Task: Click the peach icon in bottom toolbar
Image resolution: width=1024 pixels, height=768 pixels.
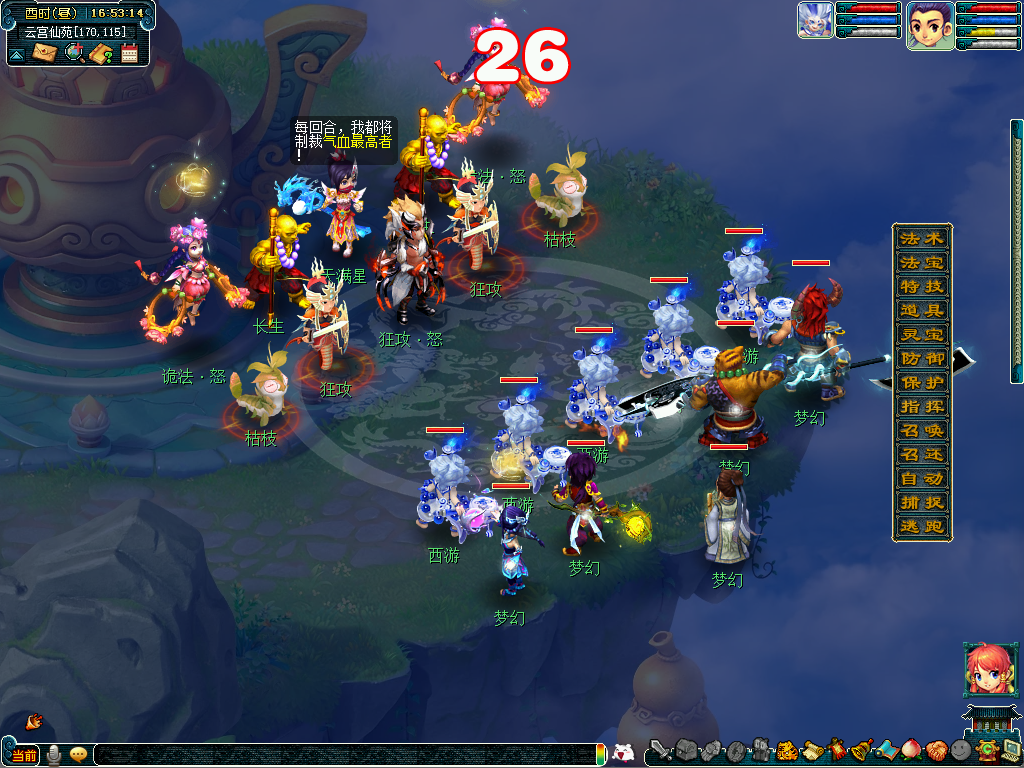Action: click(911, 750)
